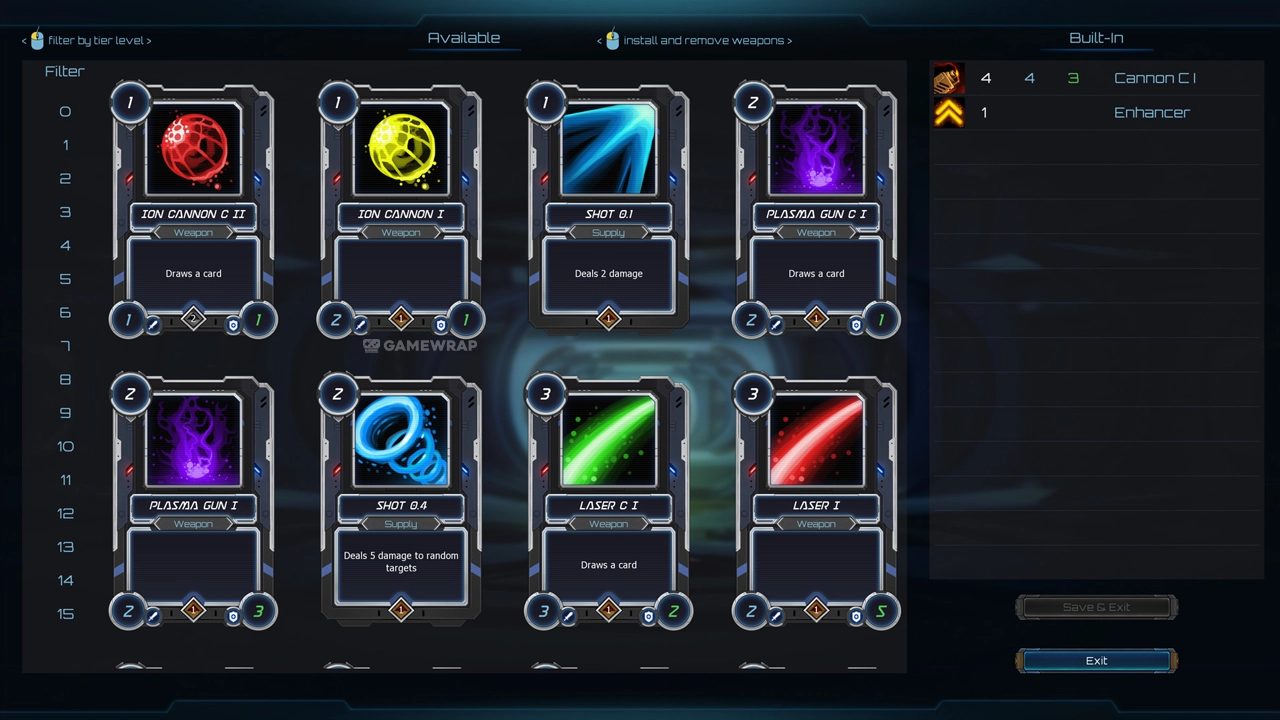Viewport: 1280px width, 720px height.
Task: Filter cards by tier level 0
Action: click(x=65, y=112)
